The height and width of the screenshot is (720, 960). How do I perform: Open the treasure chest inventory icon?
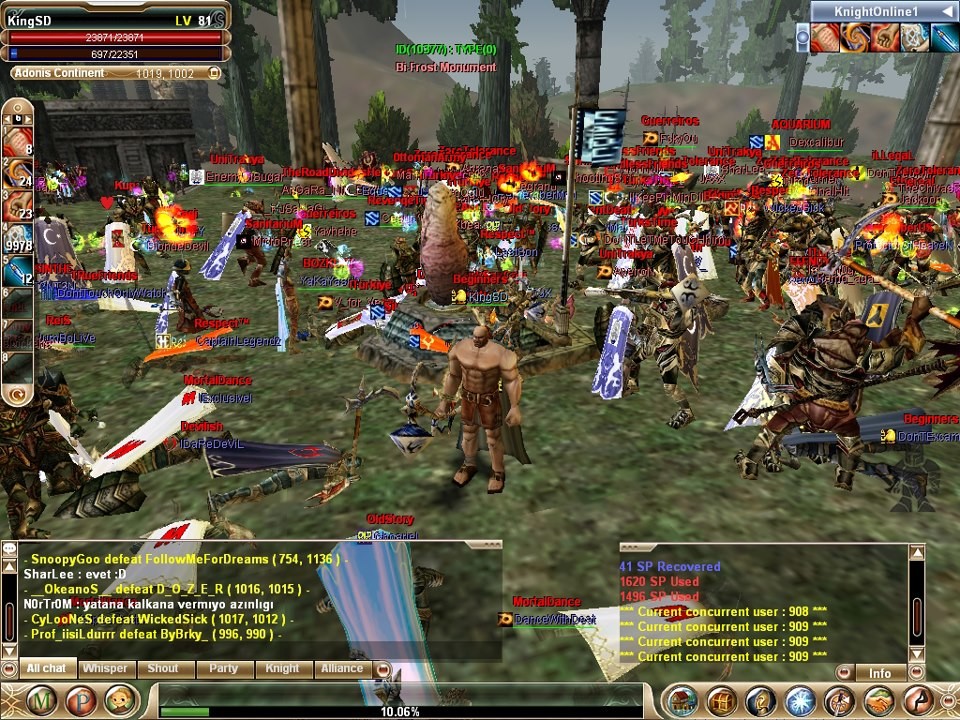click(722, 701)
